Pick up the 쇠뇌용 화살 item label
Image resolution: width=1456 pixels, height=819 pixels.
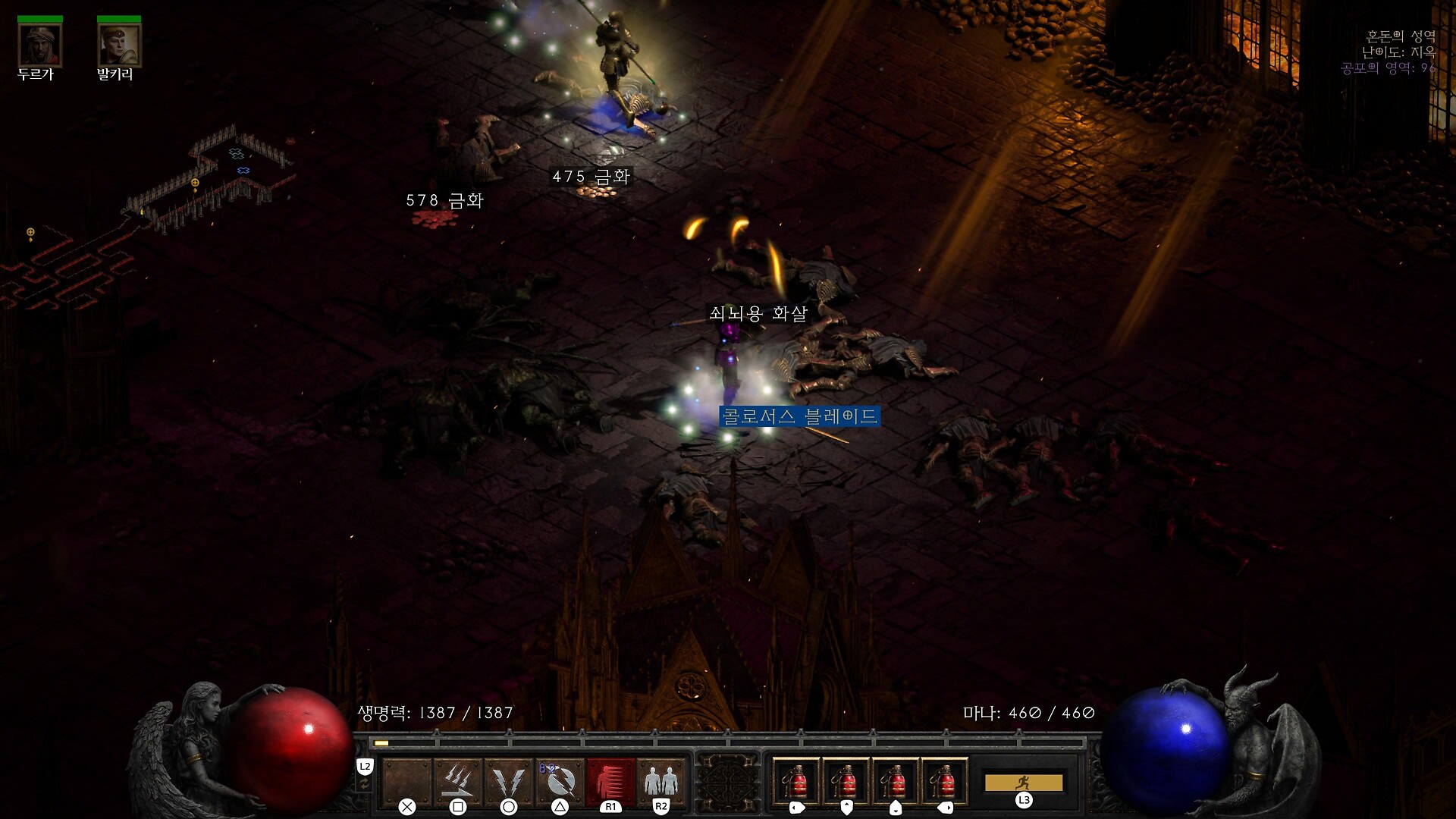758,313
